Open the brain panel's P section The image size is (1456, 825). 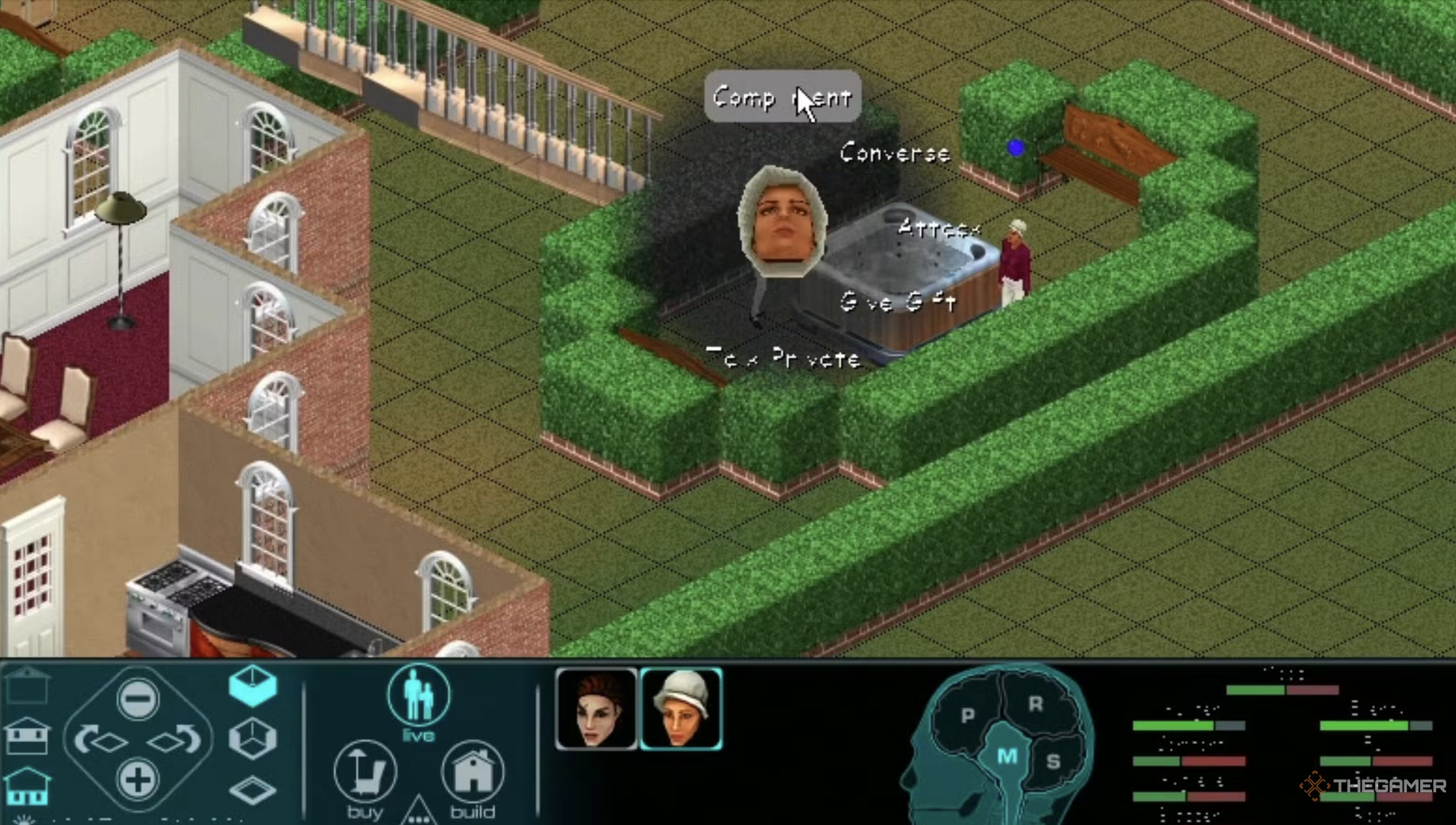pos(968,715)
